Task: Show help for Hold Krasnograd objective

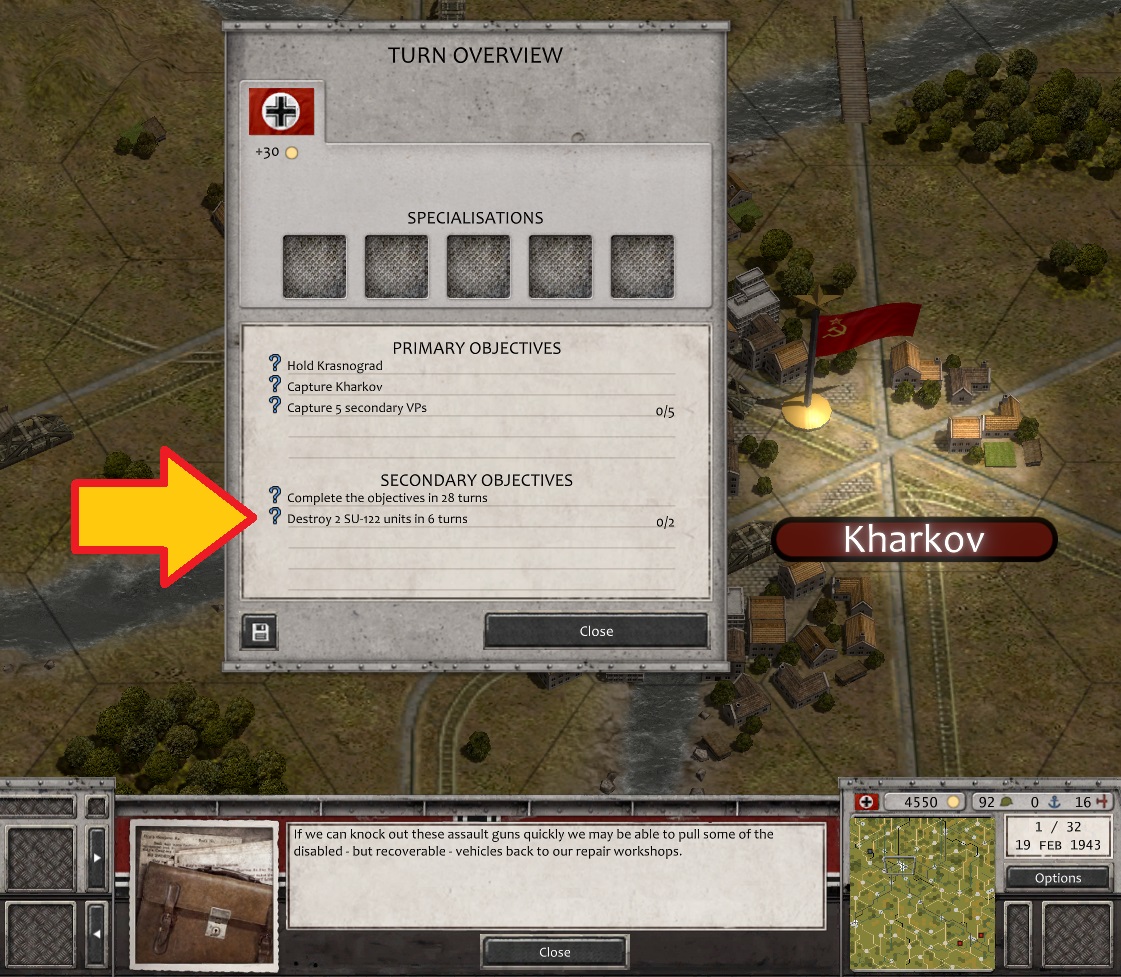Action: pos(276,365)
